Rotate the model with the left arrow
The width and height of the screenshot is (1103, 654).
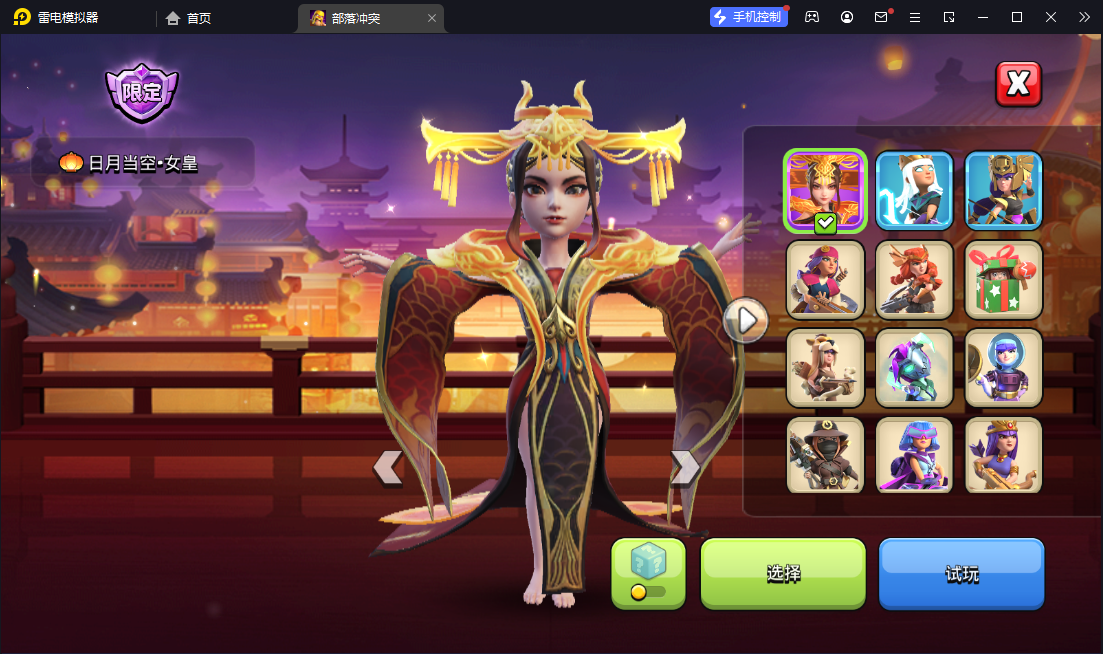pyautogui.click(x=388, y=467)
